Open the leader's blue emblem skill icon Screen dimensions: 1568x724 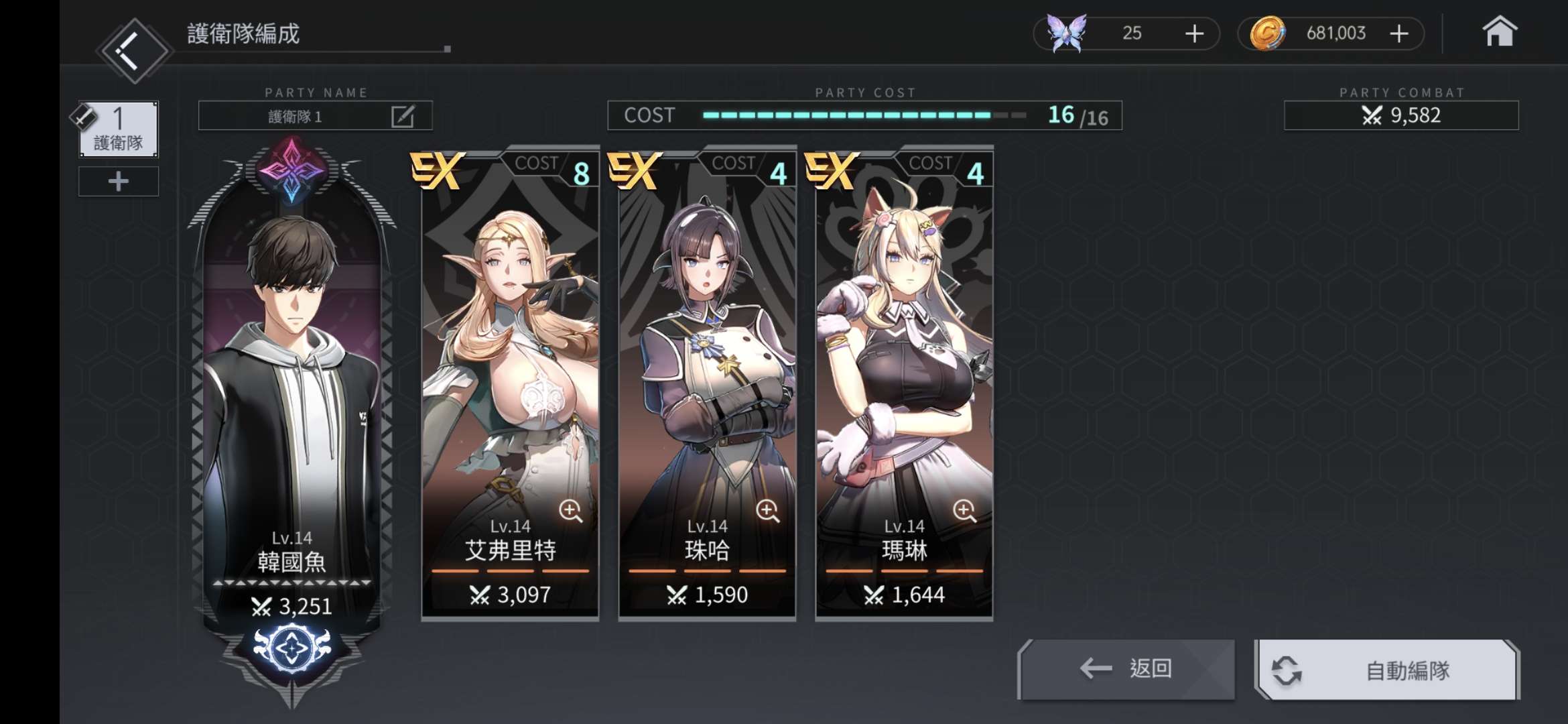tap(292, 648)
